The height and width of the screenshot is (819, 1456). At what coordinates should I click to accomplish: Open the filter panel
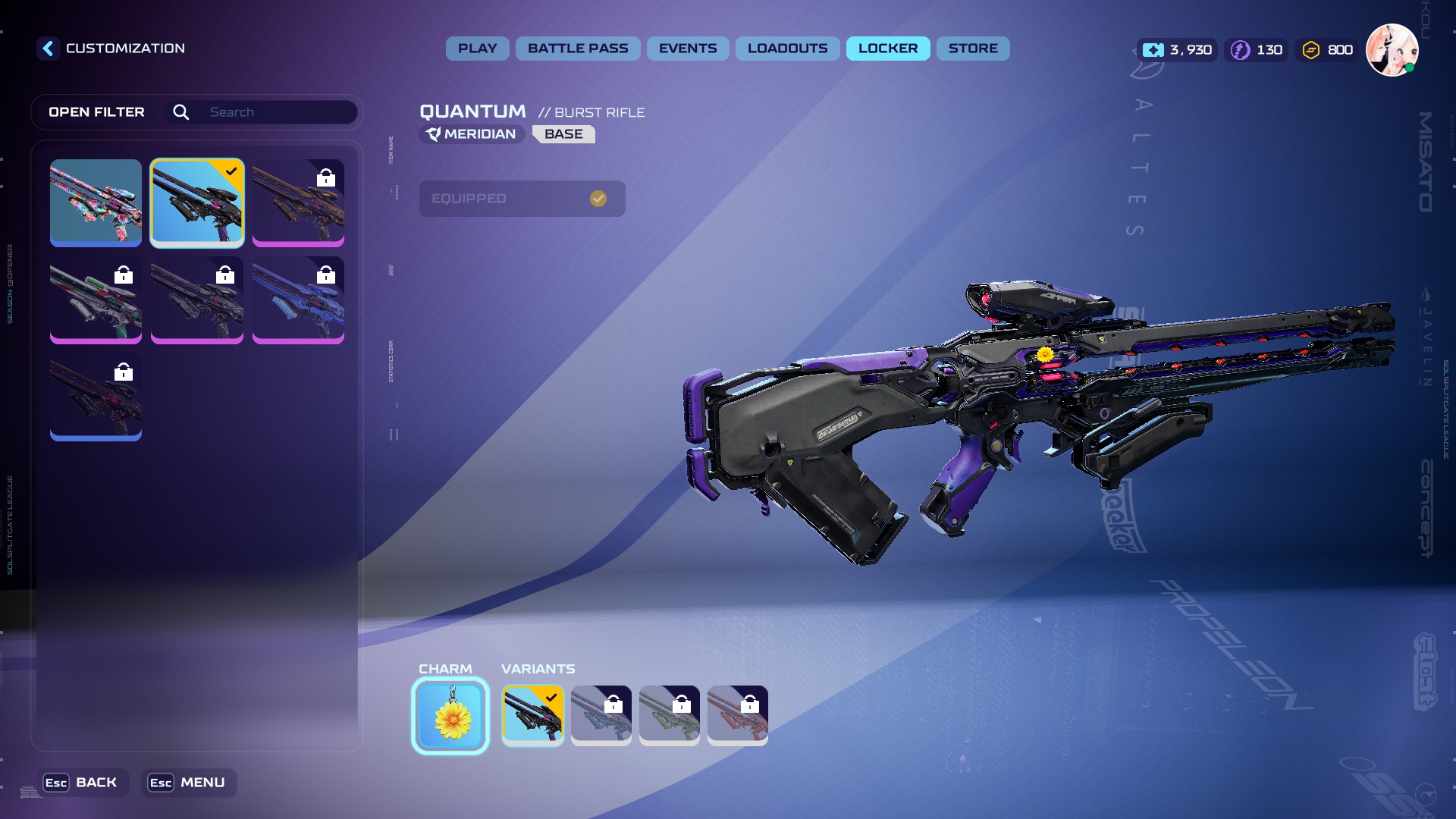96,112
